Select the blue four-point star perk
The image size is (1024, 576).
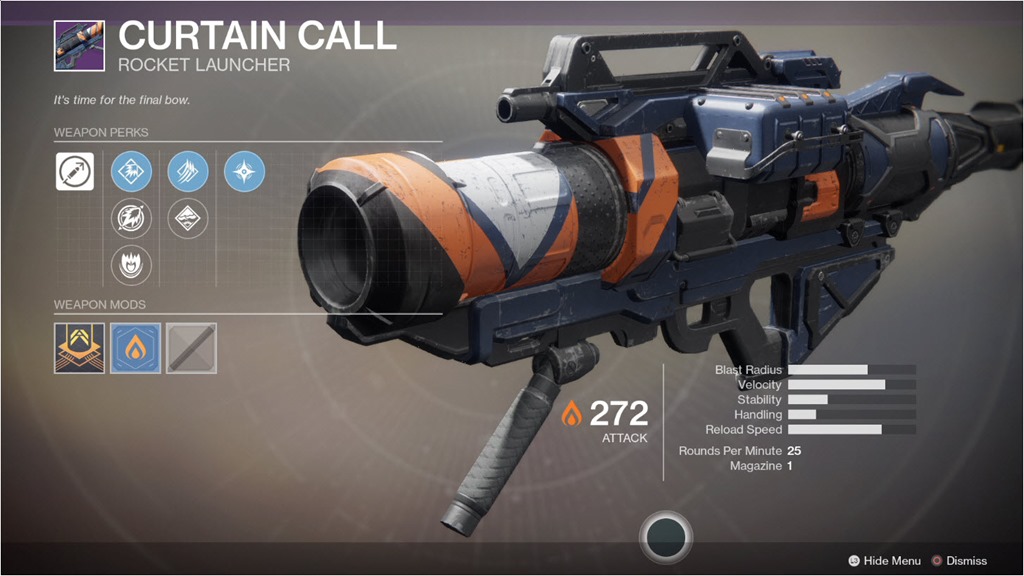244,172
